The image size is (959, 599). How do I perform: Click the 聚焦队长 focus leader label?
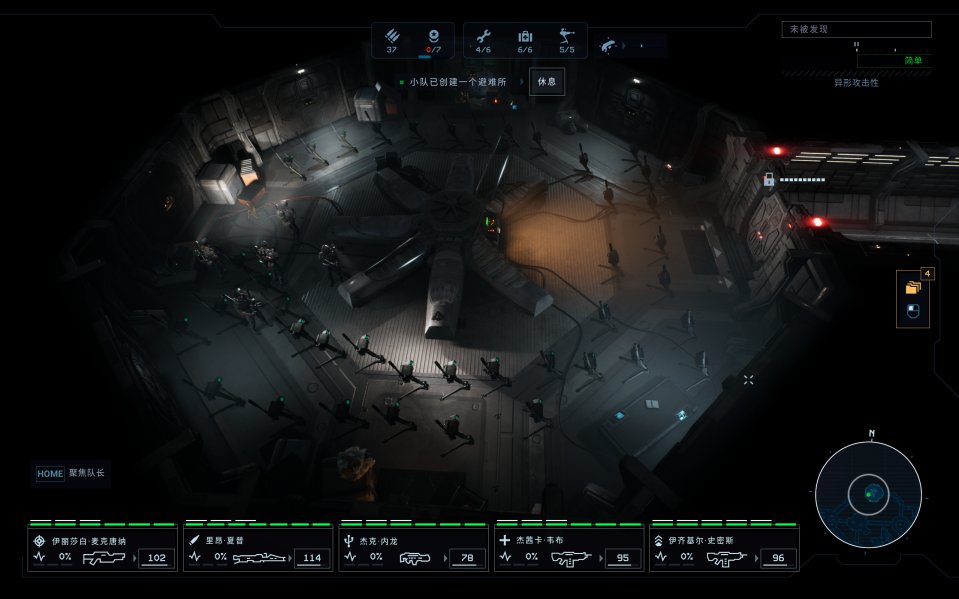(86, 473)
